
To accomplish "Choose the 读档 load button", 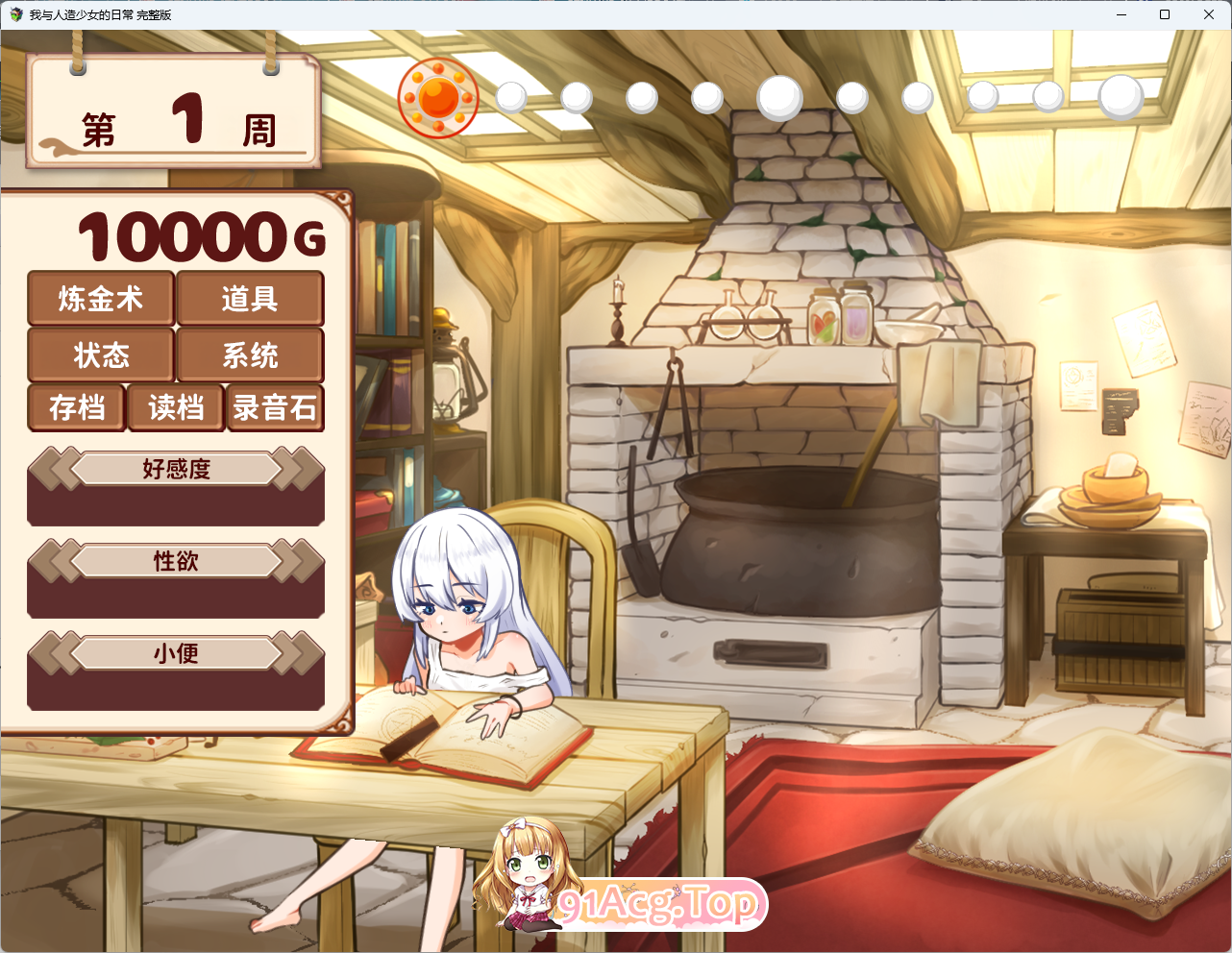I will (x=176, y=408).
